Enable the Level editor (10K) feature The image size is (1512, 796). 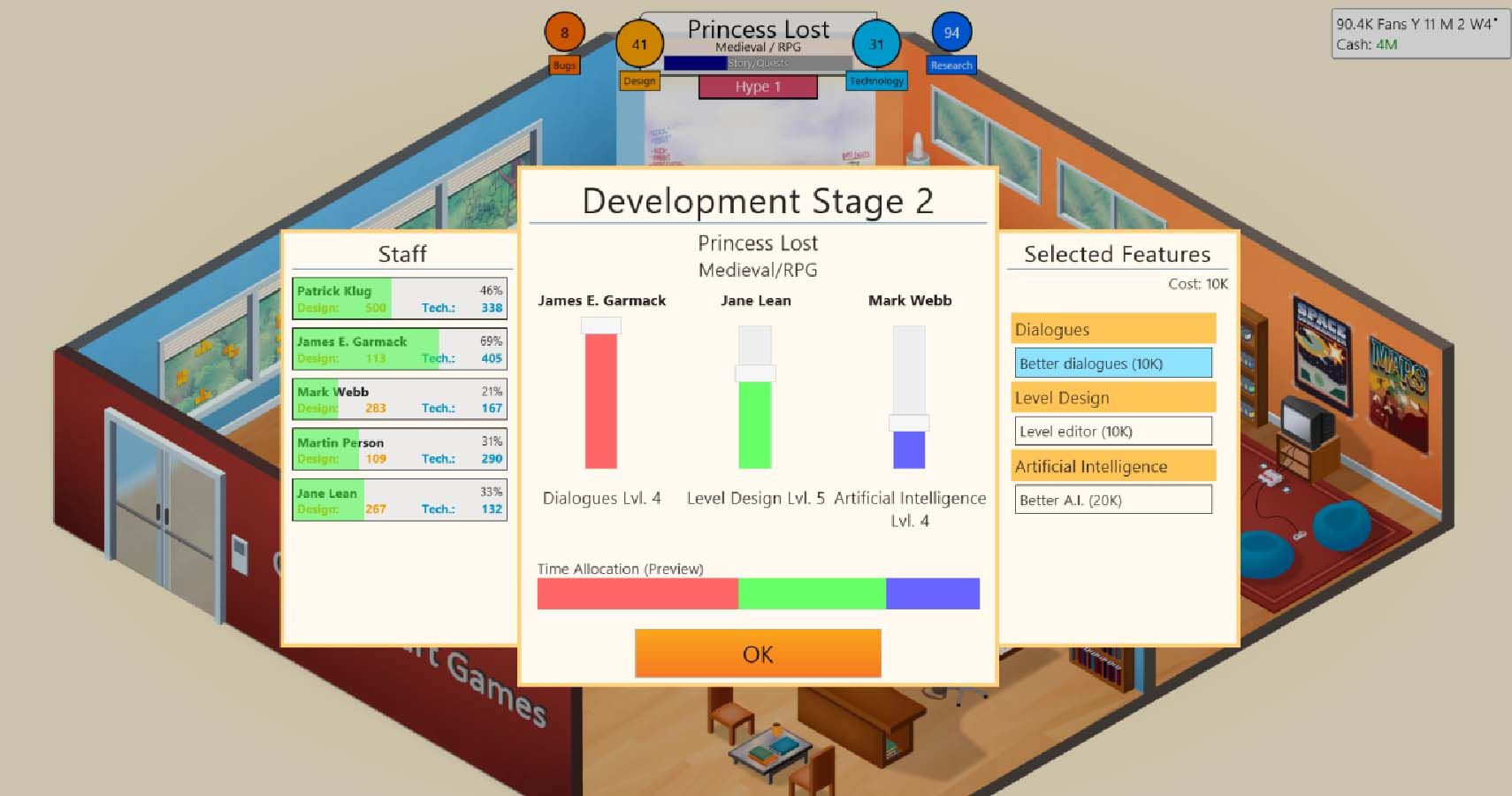(x=1113, y=431)
